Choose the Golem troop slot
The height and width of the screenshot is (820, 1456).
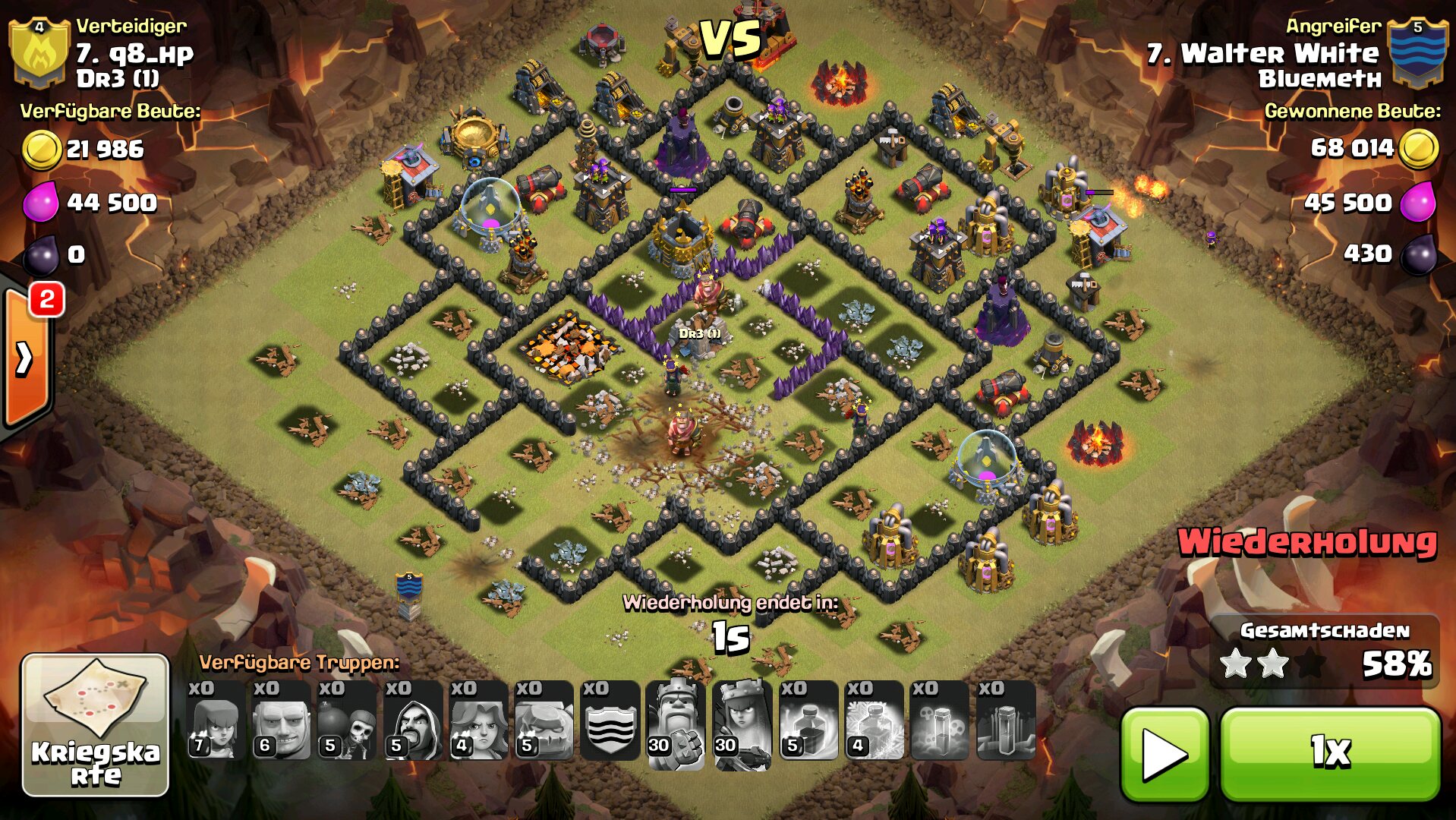pyautogui.click(x=544, y=721)
